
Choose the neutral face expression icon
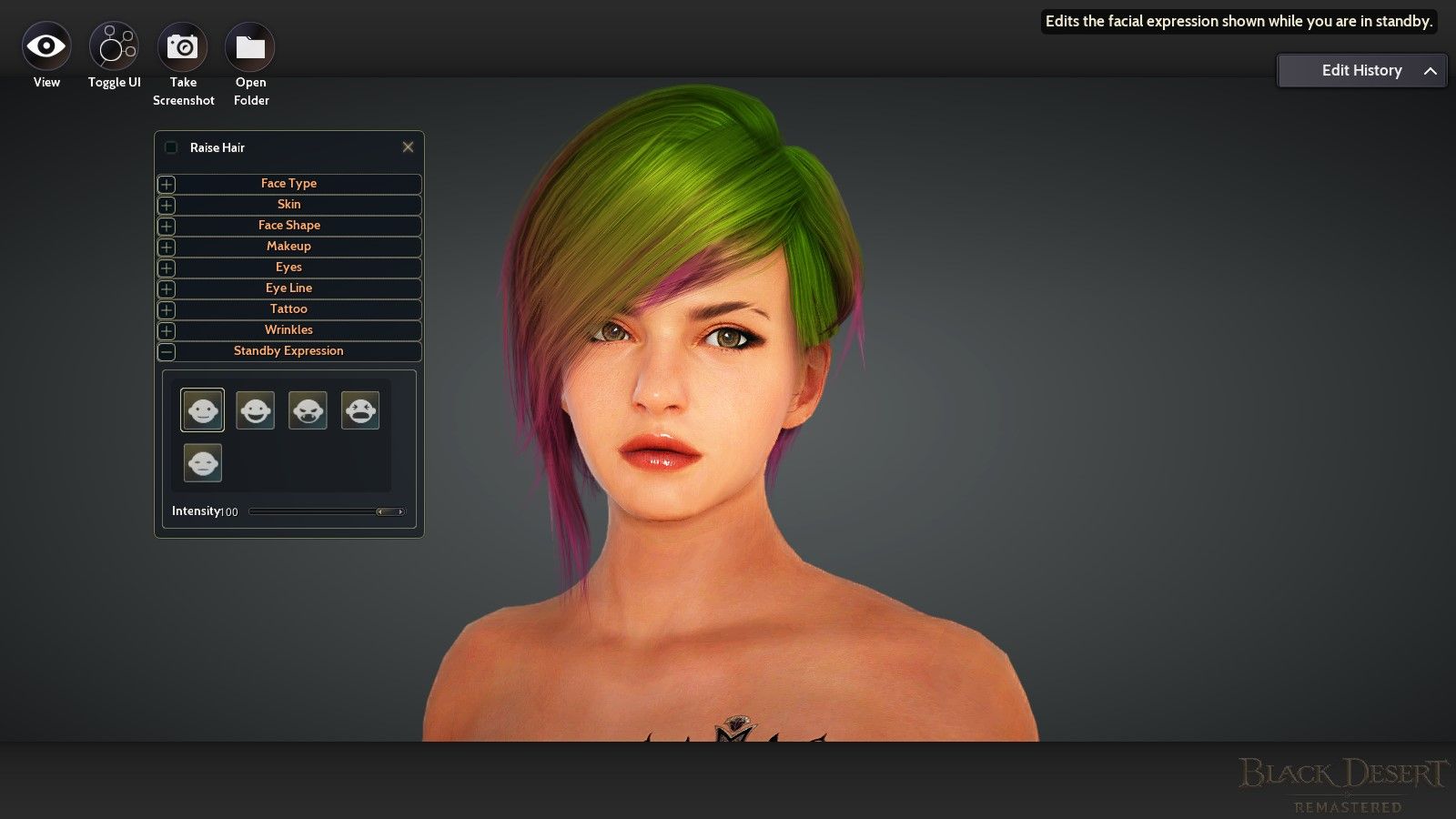pyautogui.click(x=202, y=462)
